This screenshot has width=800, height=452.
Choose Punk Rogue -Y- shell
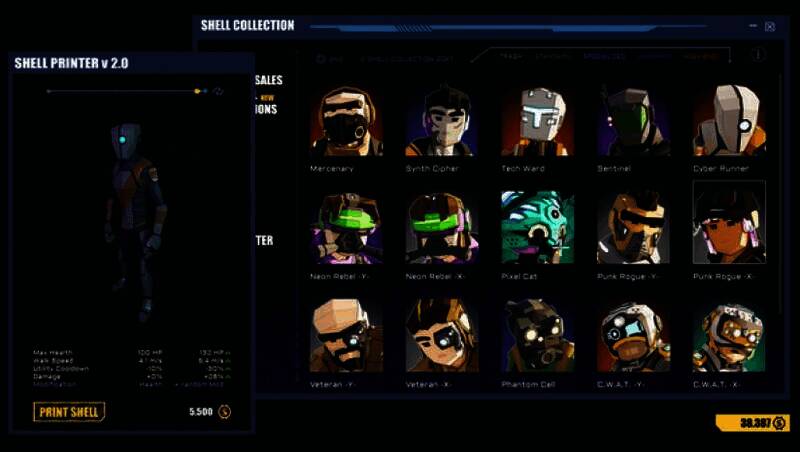coord(633,227)
